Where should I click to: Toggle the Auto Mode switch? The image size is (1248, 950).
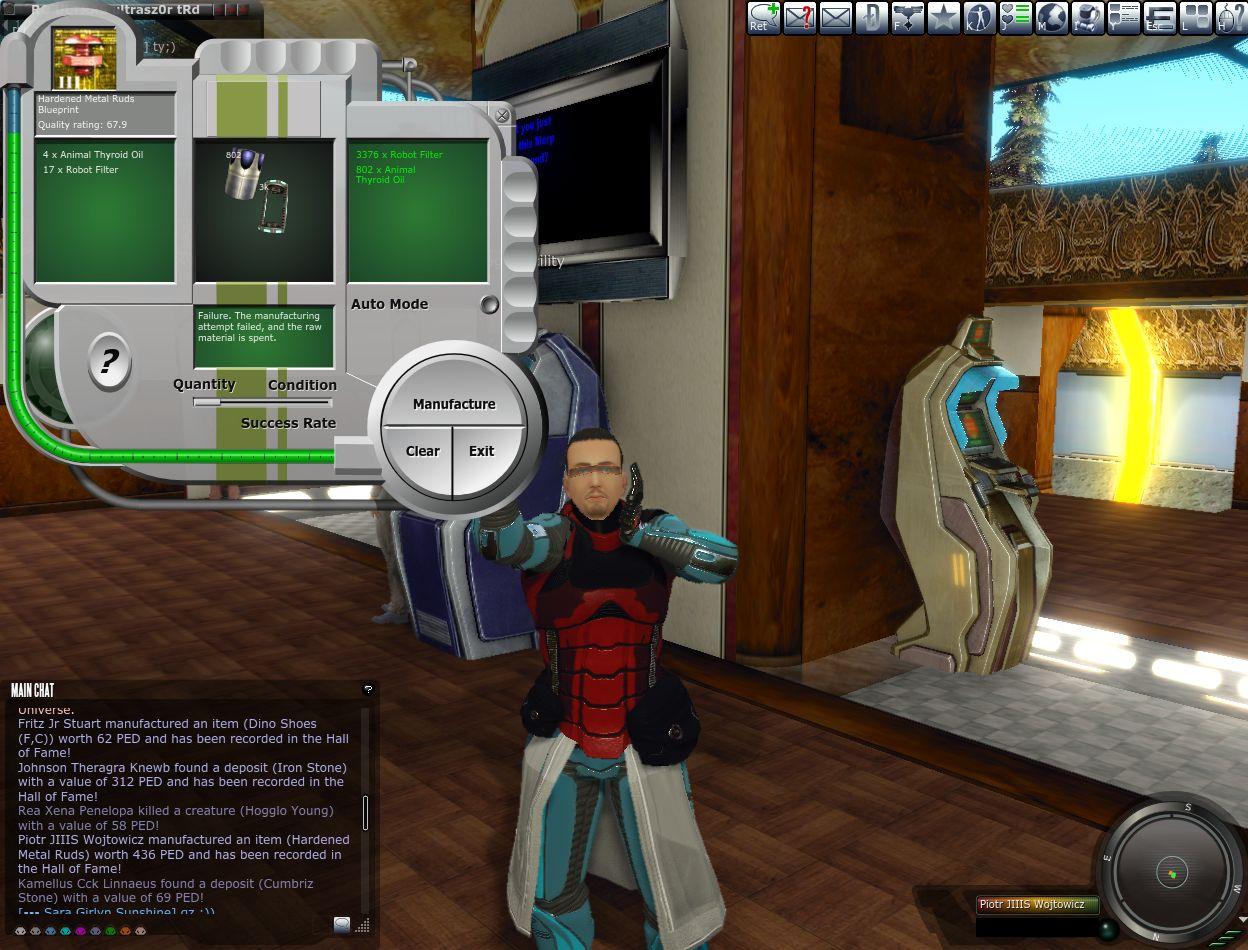[489, 304]
